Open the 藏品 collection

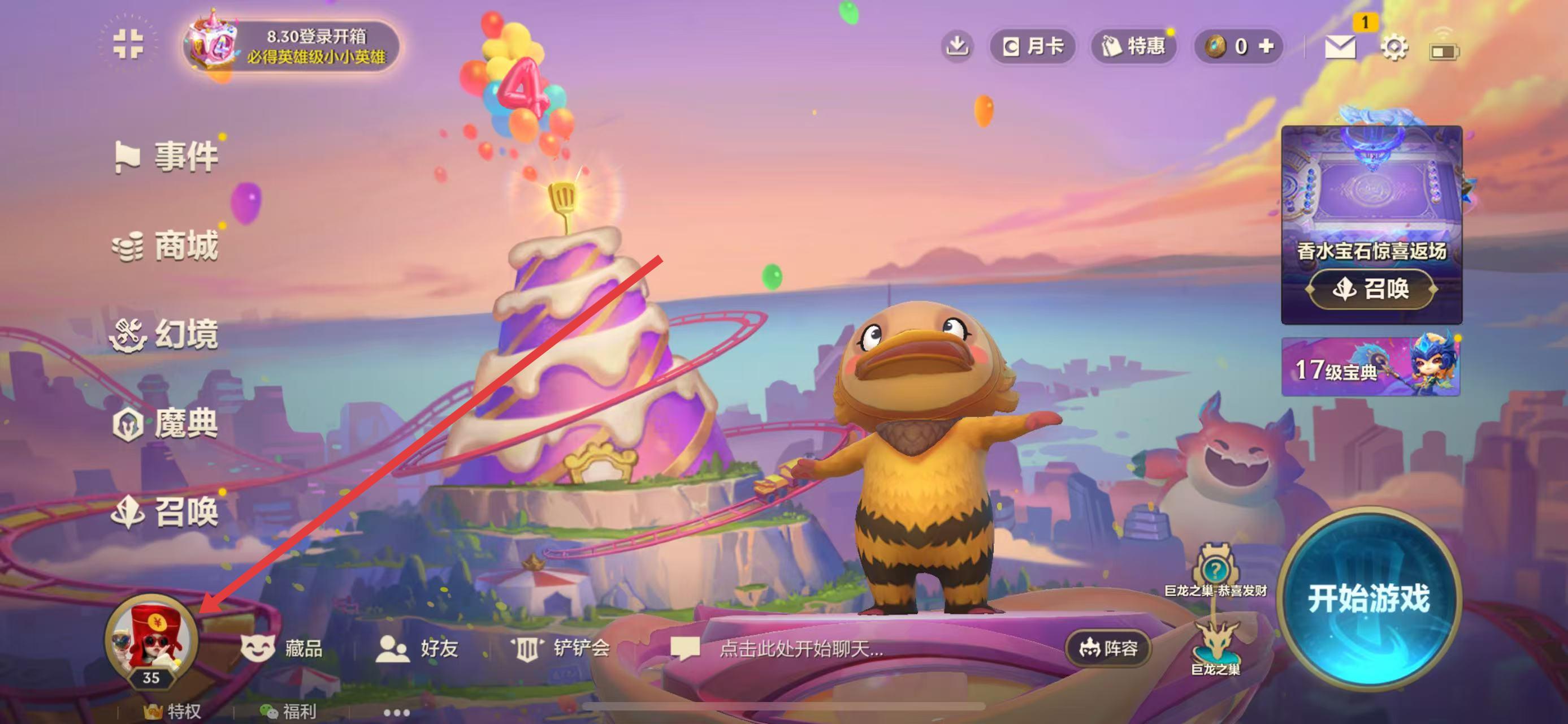point(283,648)
